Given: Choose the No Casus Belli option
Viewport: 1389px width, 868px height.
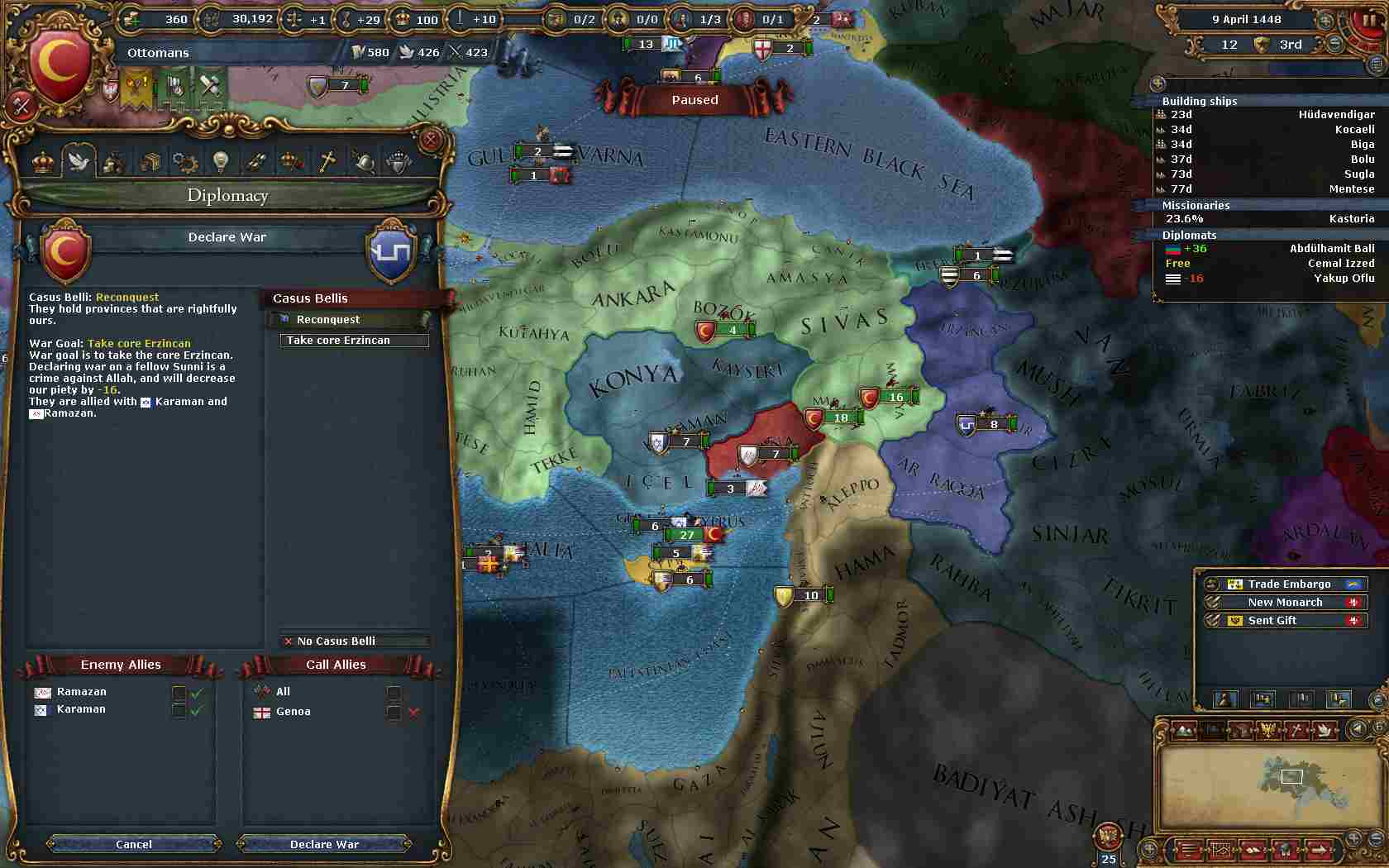Looking at the screenshot, I should coord(354,641).
